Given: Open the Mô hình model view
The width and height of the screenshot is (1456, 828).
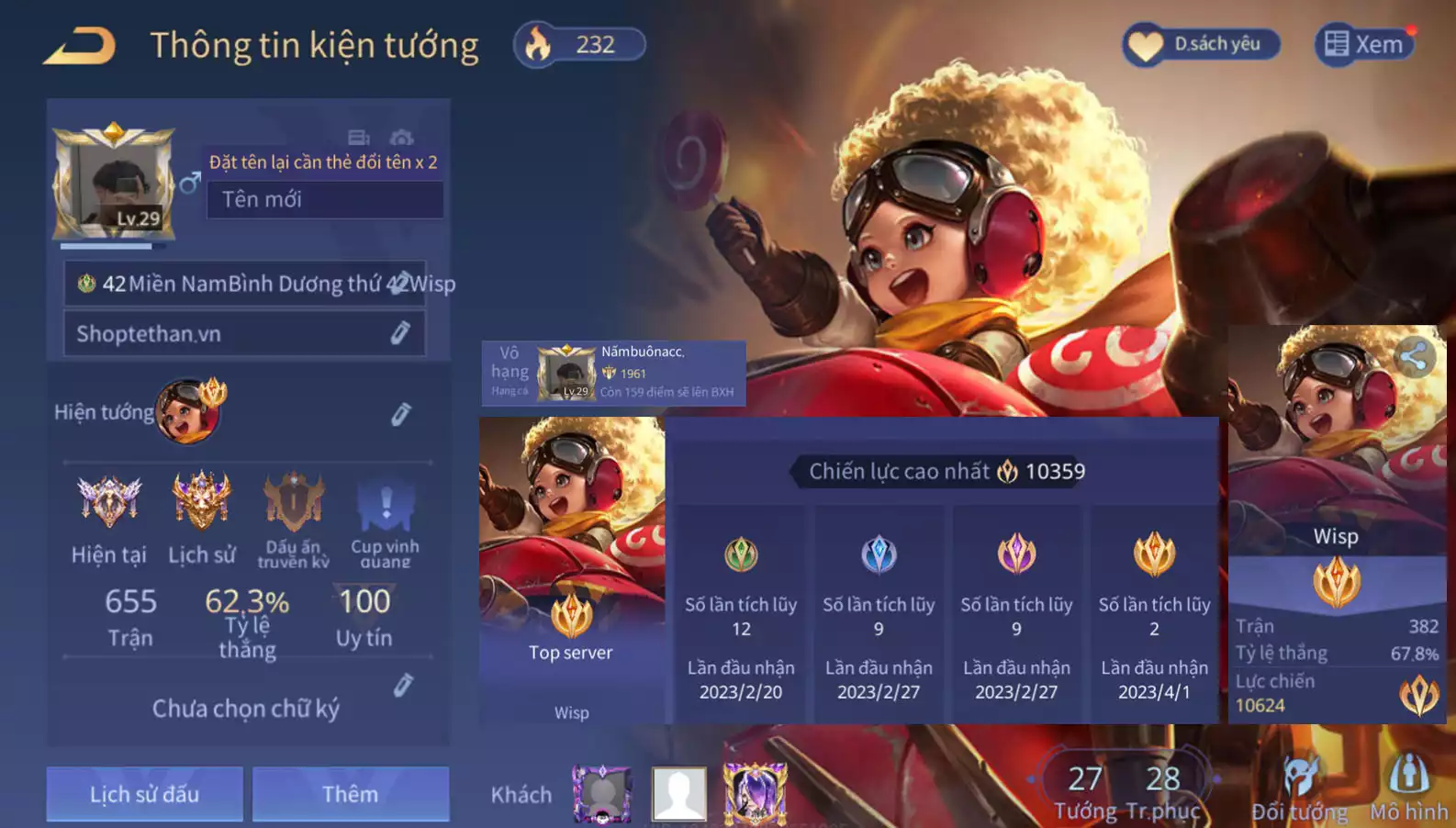Looking at the screenshot, I should pos(1408,789).
